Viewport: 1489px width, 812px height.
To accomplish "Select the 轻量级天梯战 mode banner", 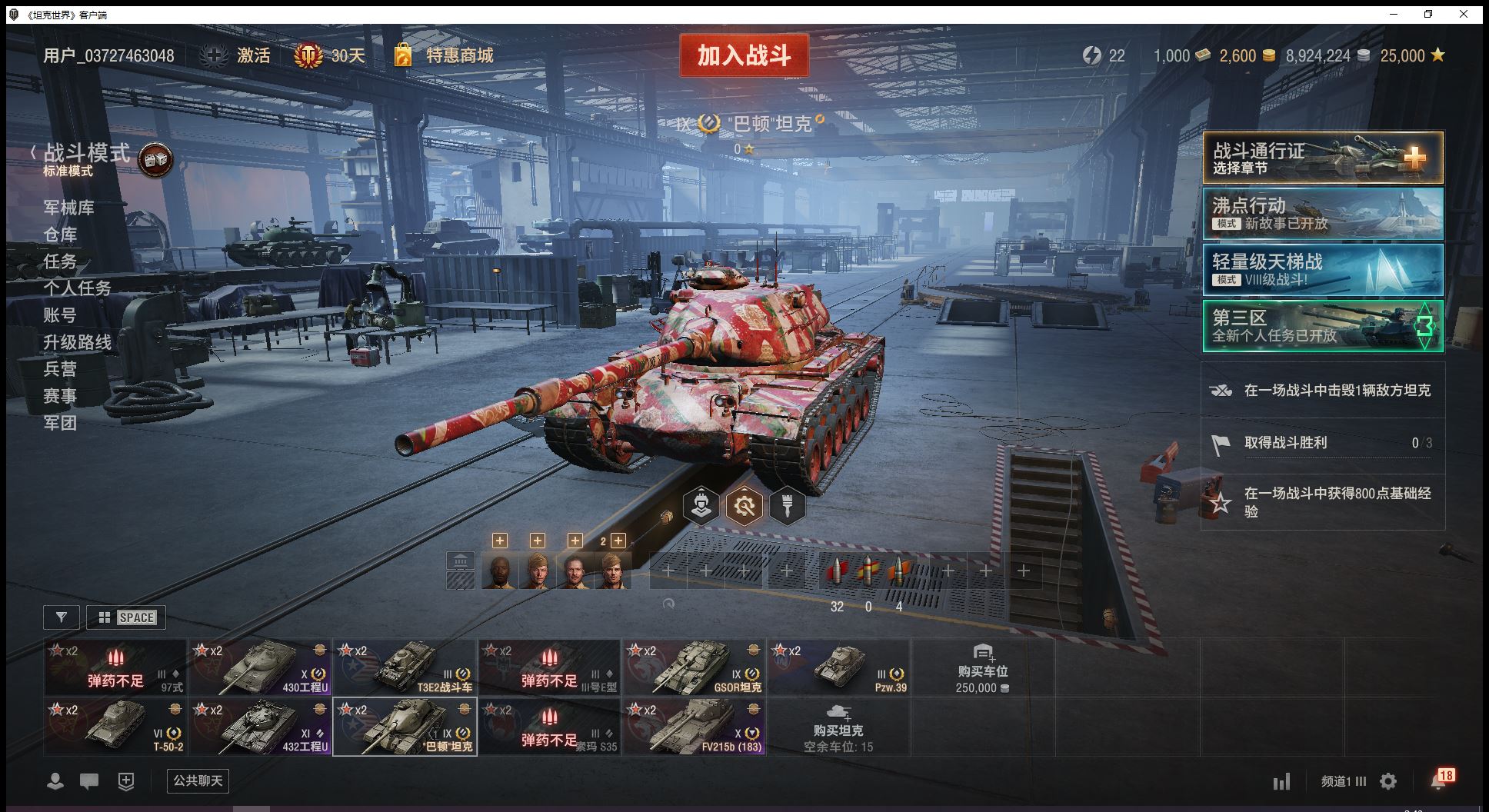I will [1322, 269].
